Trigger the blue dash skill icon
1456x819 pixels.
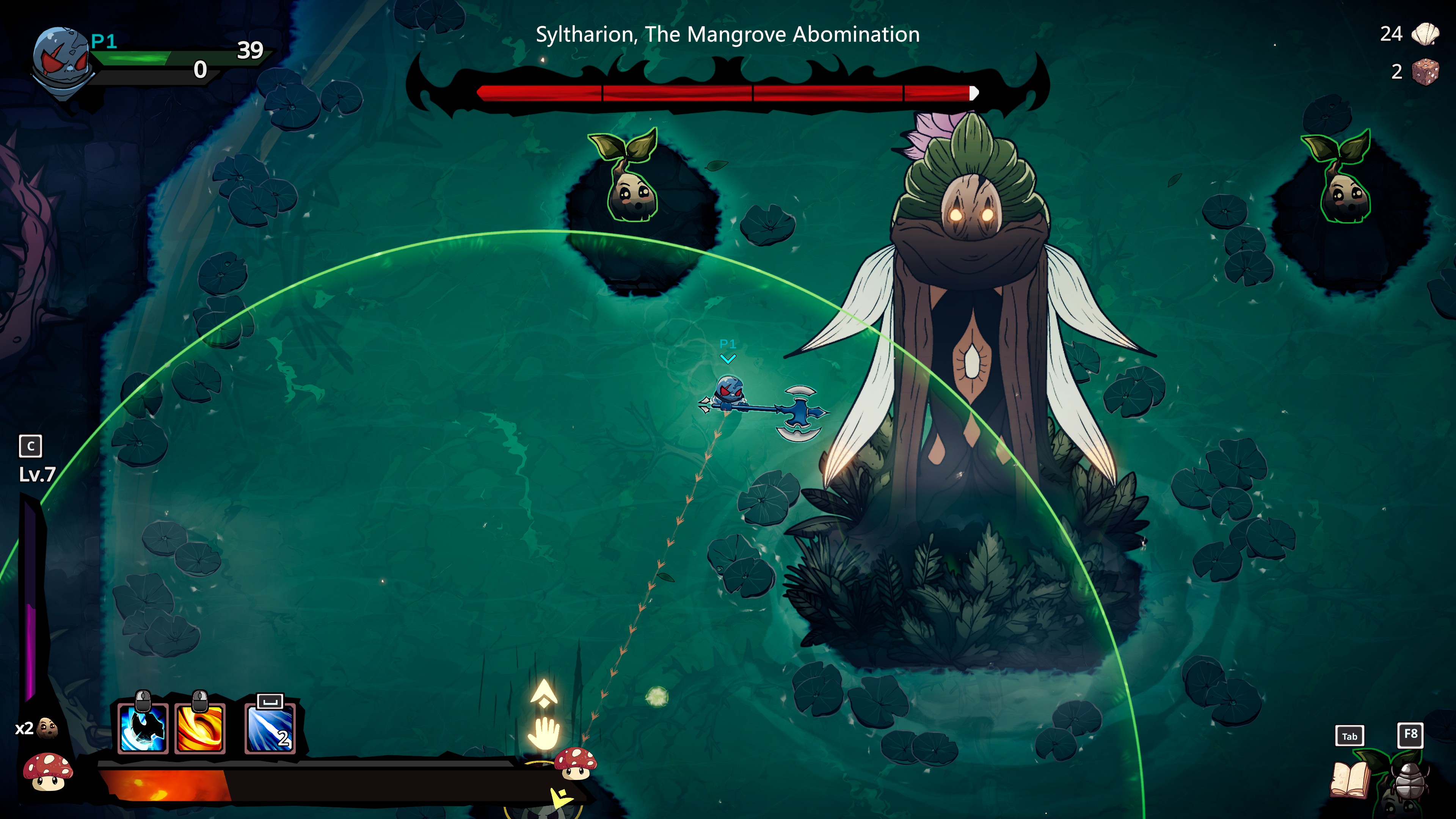(270, 729)
